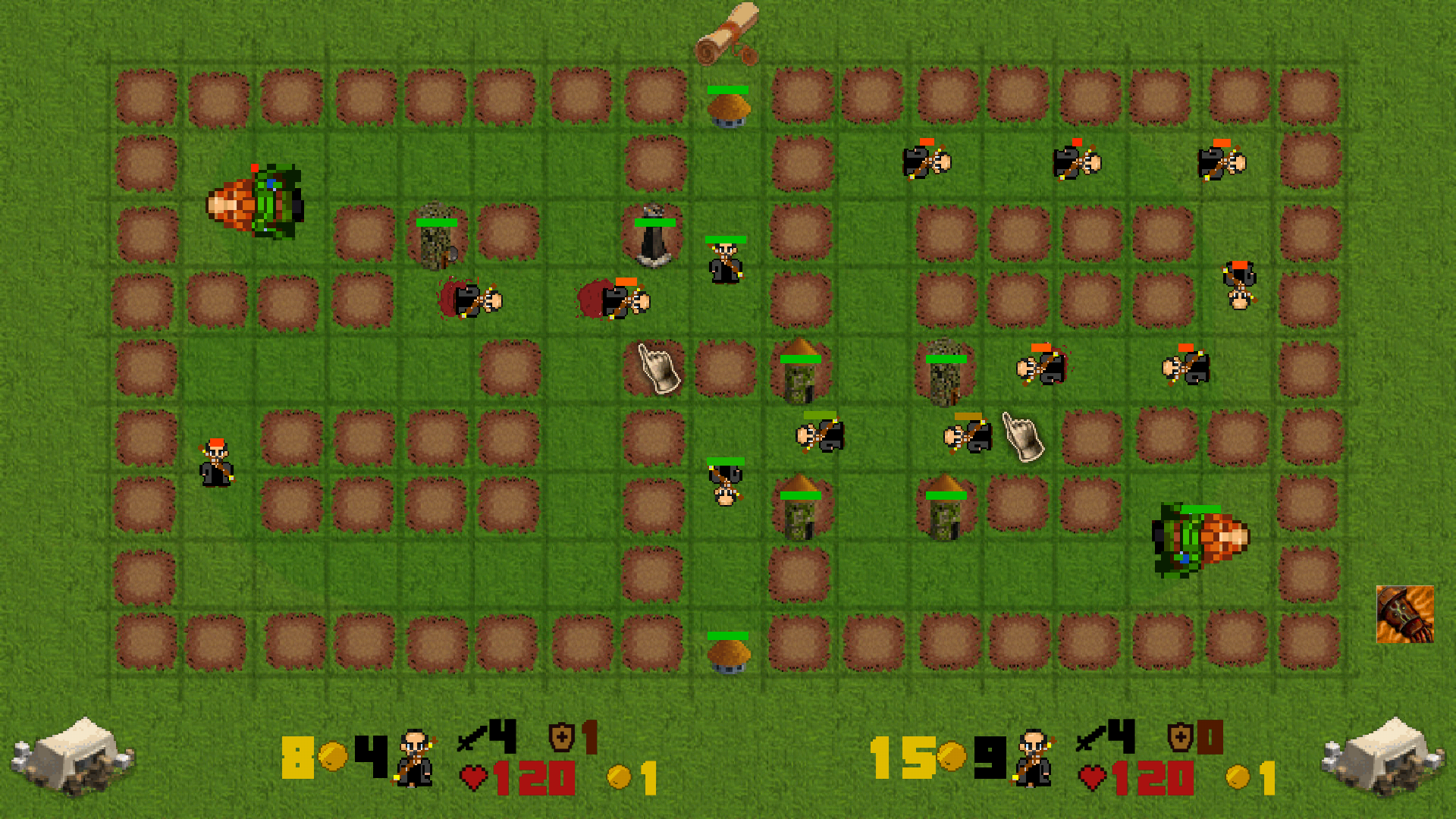Click the green health bar above the bottom hut

(x=726, y=635)
